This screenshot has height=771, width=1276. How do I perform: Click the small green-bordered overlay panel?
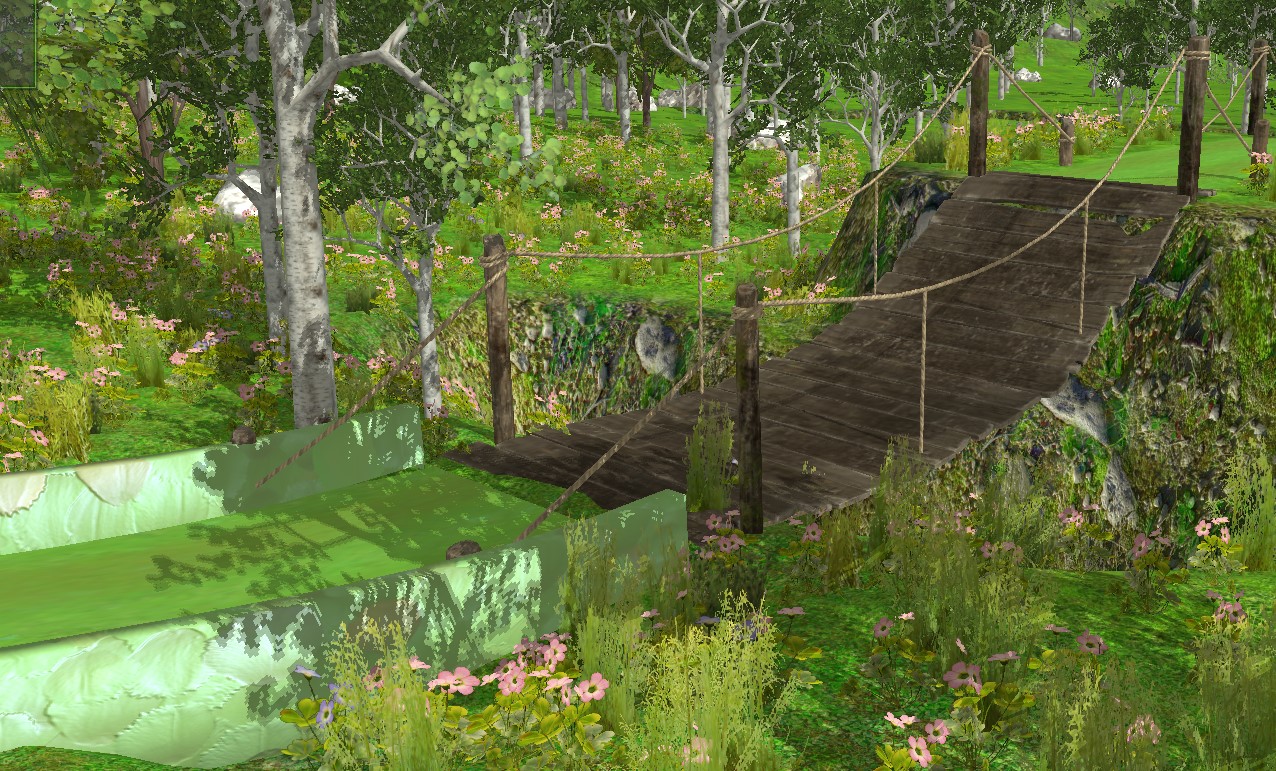click(x=17, y=42)
